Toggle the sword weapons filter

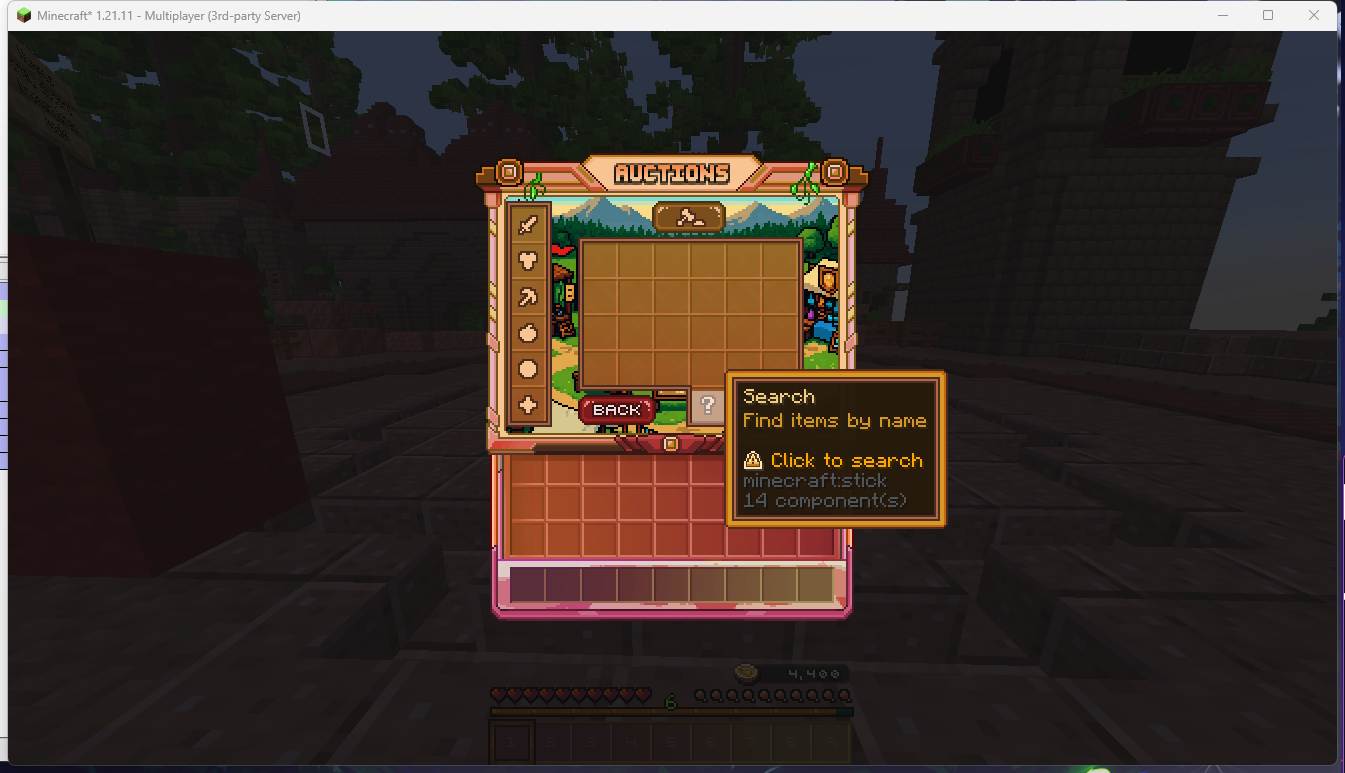530,225
